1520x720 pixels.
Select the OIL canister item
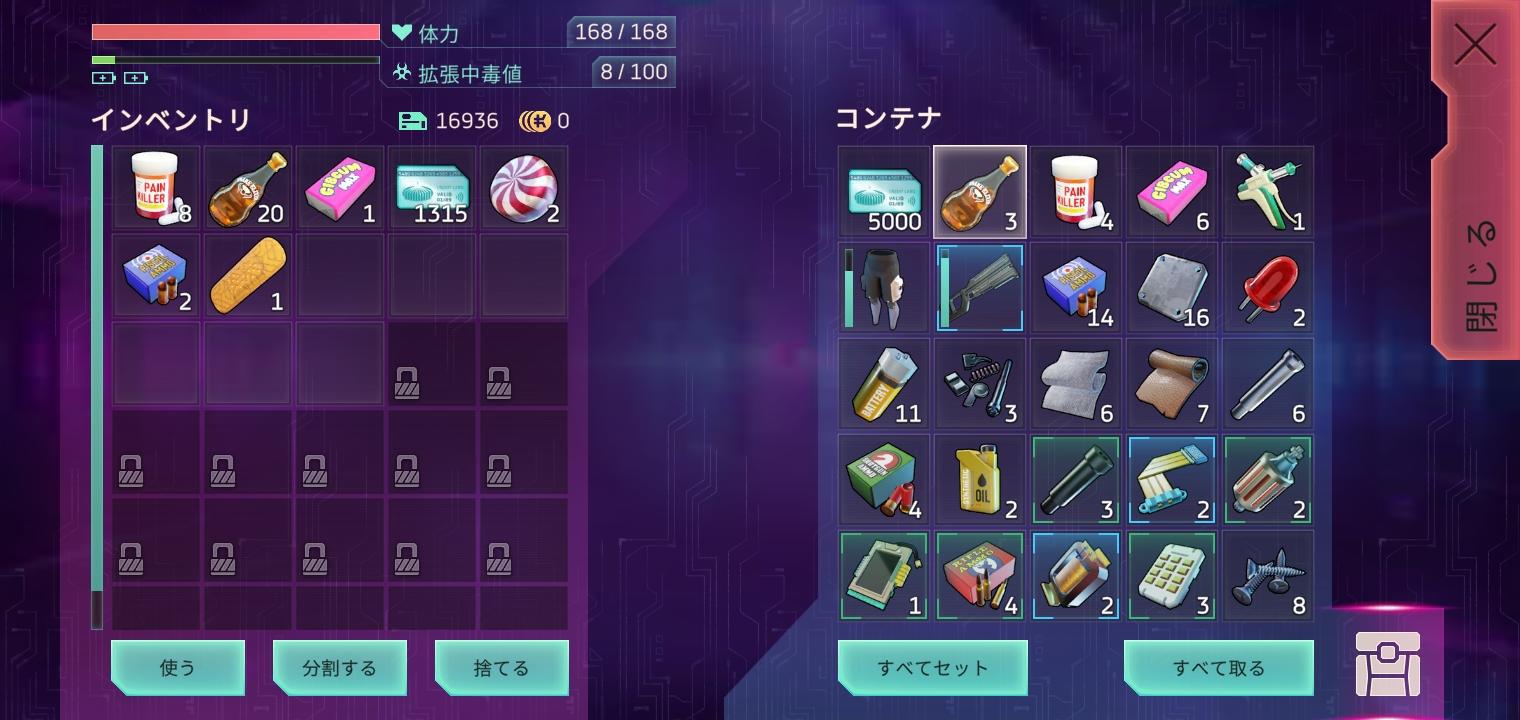click(x=979, y=479)
